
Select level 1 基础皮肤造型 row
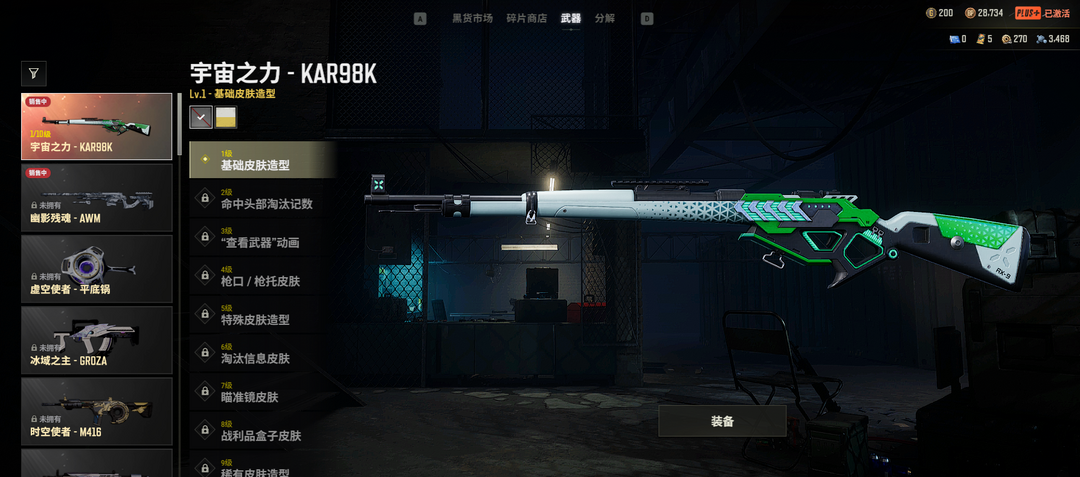click(x=262, y=161)
